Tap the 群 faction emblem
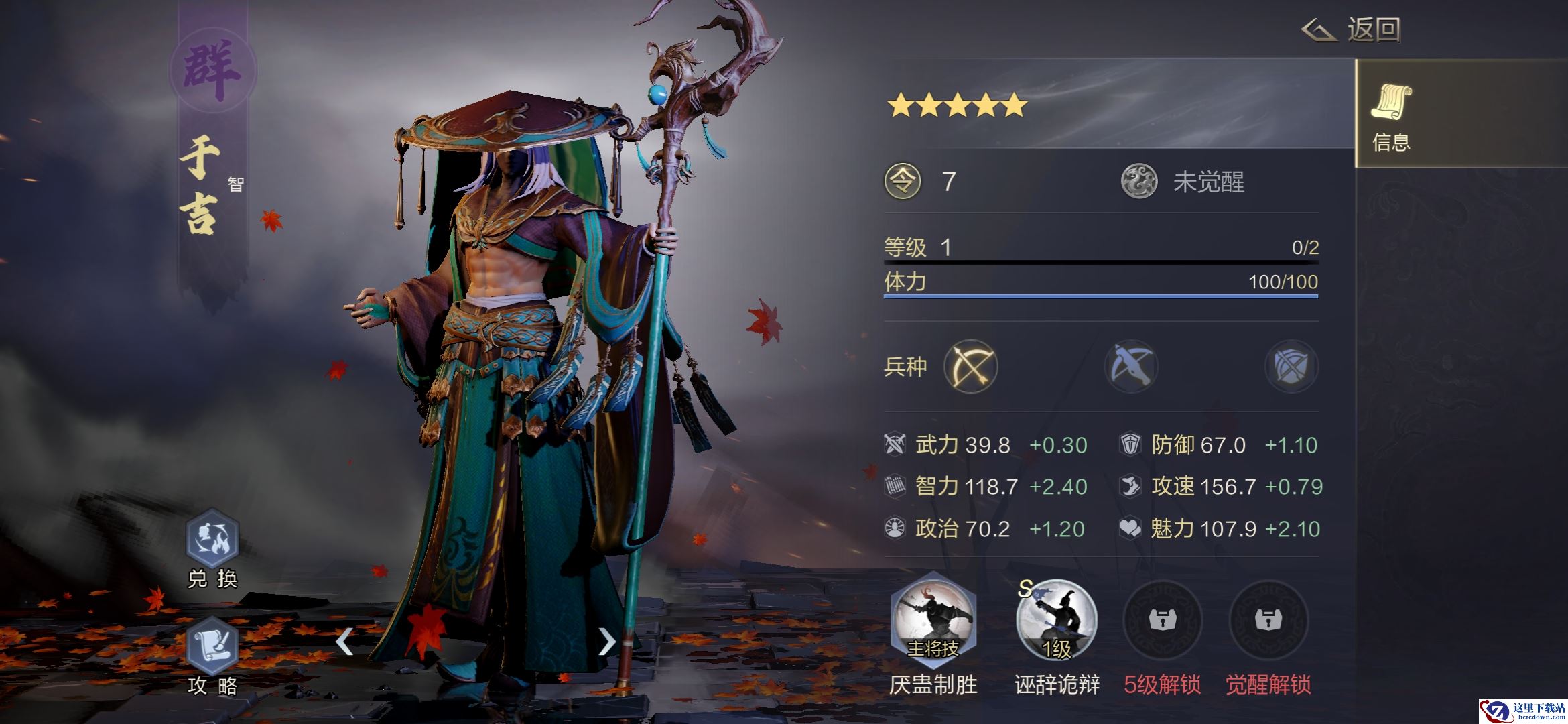Image resolution: width=1568 pixels, height=724 pixels. 212,70
